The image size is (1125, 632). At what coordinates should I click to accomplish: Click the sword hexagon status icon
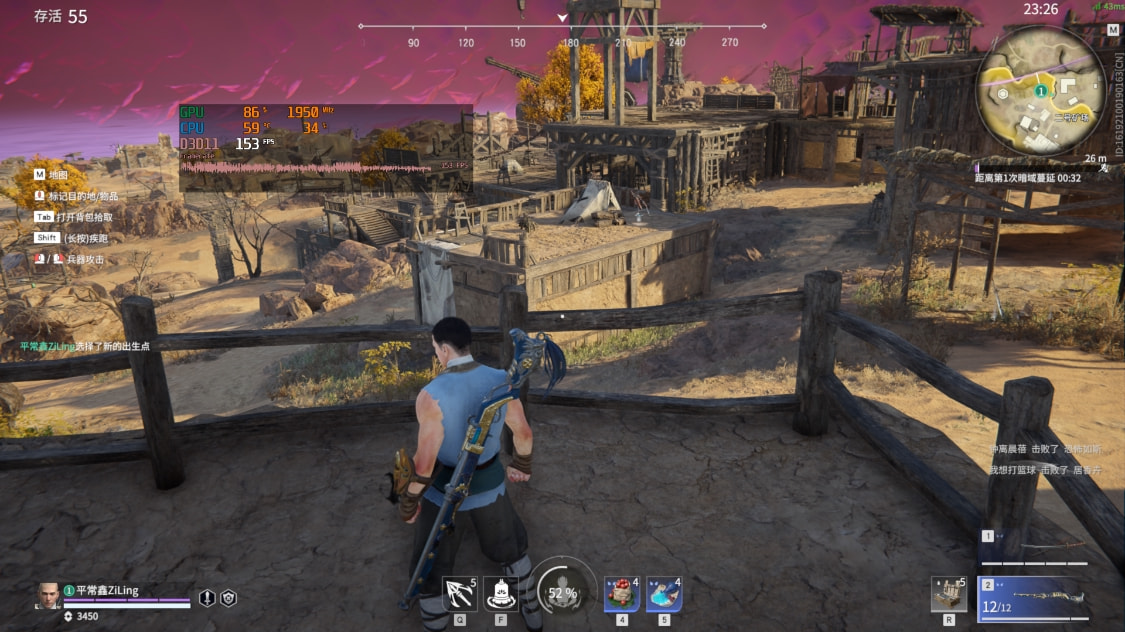pyautogui.click(x=207, y=598)
